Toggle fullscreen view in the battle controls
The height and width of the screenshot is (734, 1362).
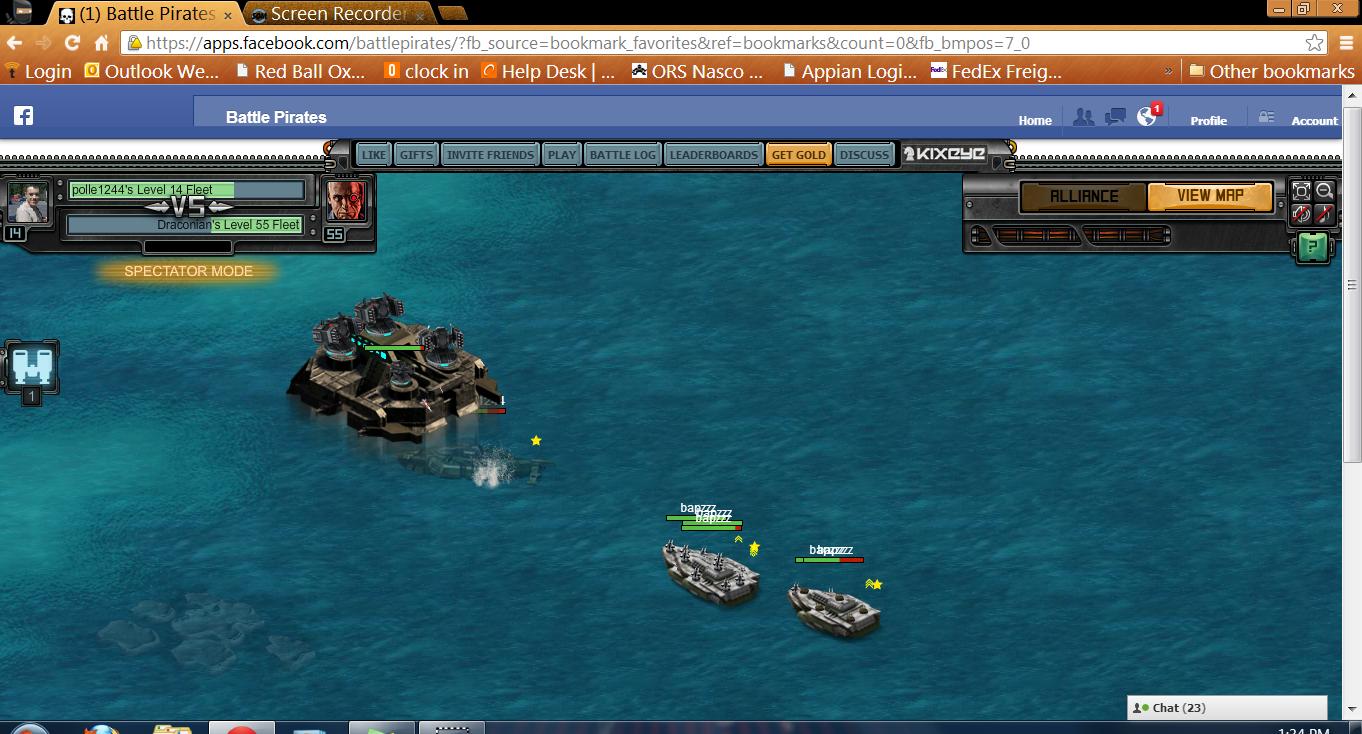(x=1302, y=191)
